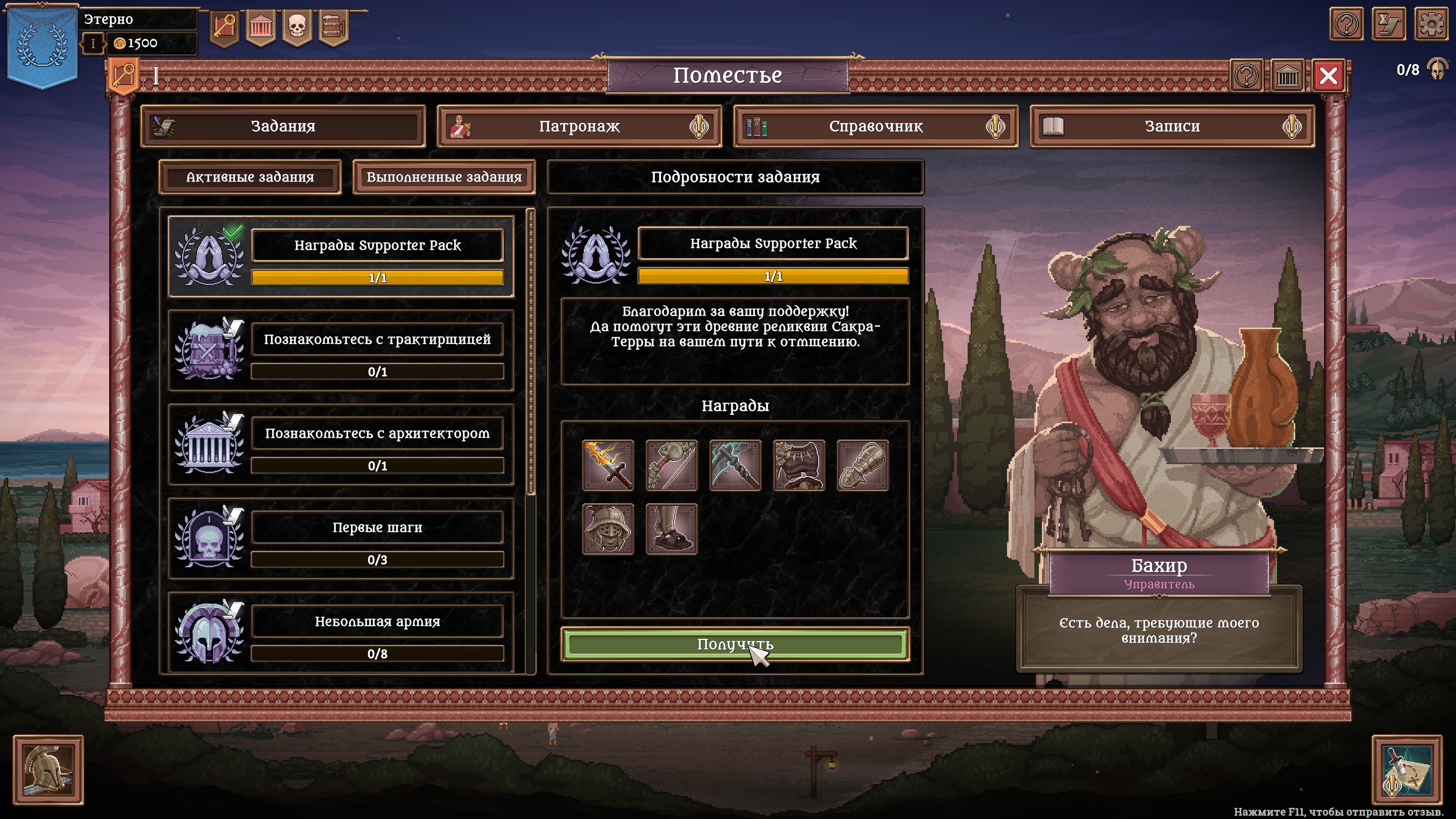Open the map with dagger icon

coord(1407,769)
